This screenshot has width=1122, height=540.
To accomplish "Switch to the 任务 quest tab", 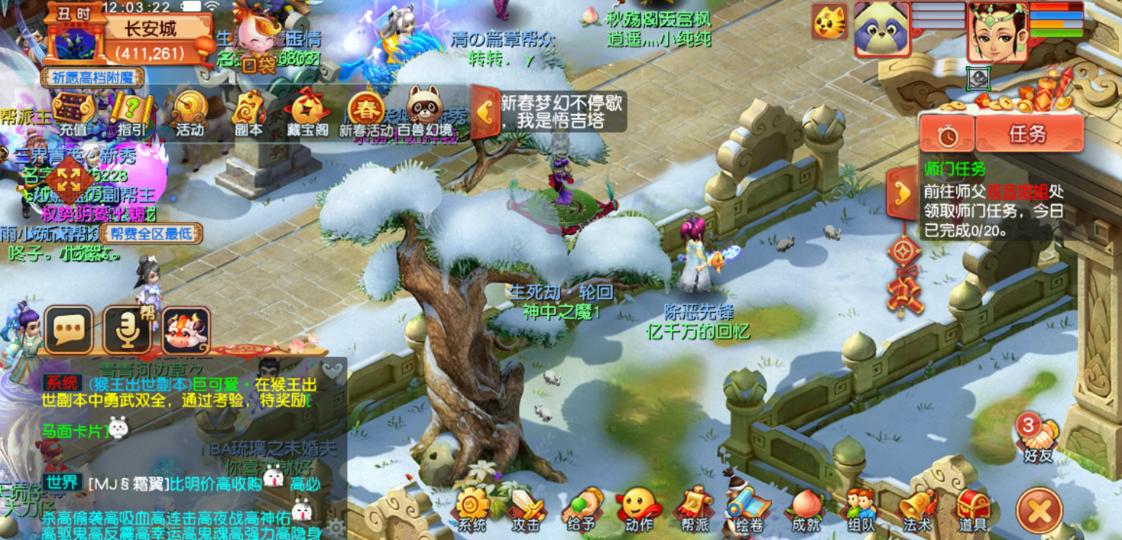I will click(1028, 133).
